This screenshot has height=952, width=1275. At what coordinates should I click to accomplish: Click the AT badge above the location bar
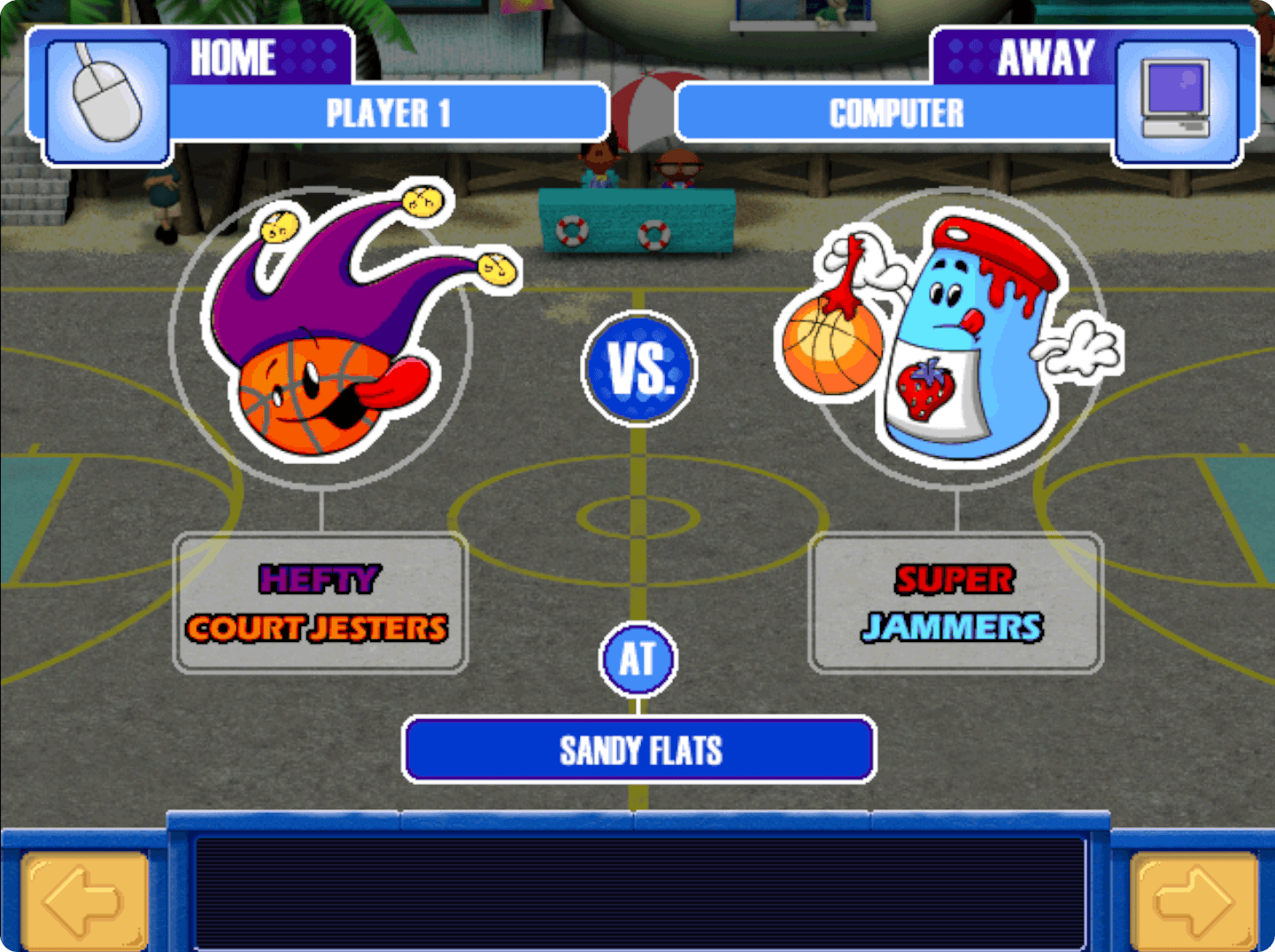click(639, 659)
